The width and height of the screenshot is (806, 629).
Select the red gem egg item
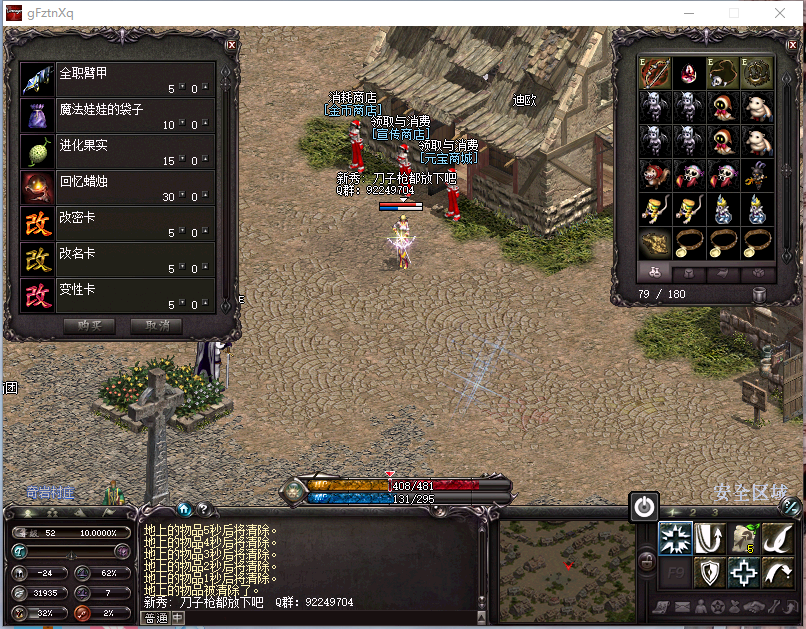689,73
